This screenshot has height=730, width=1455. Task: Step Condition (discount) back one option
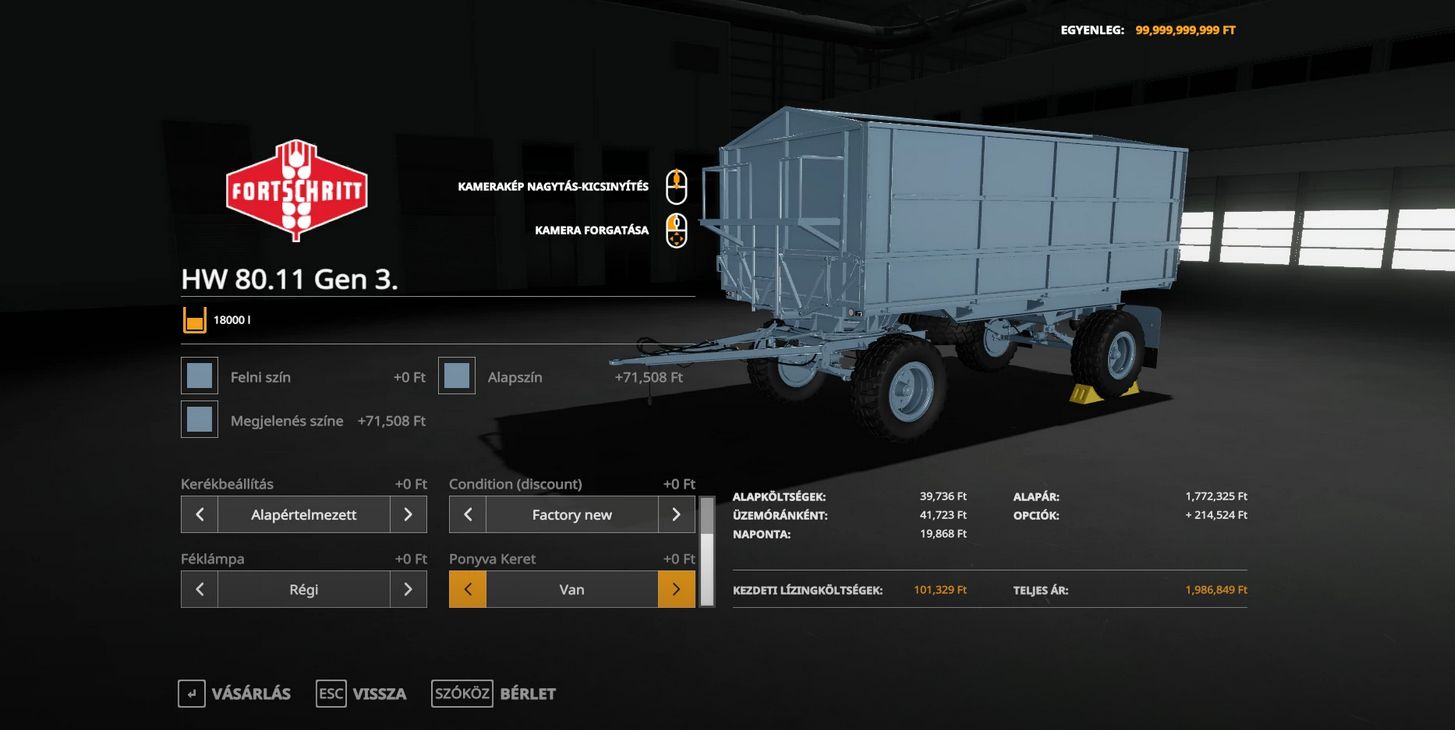tap(468, 515)
